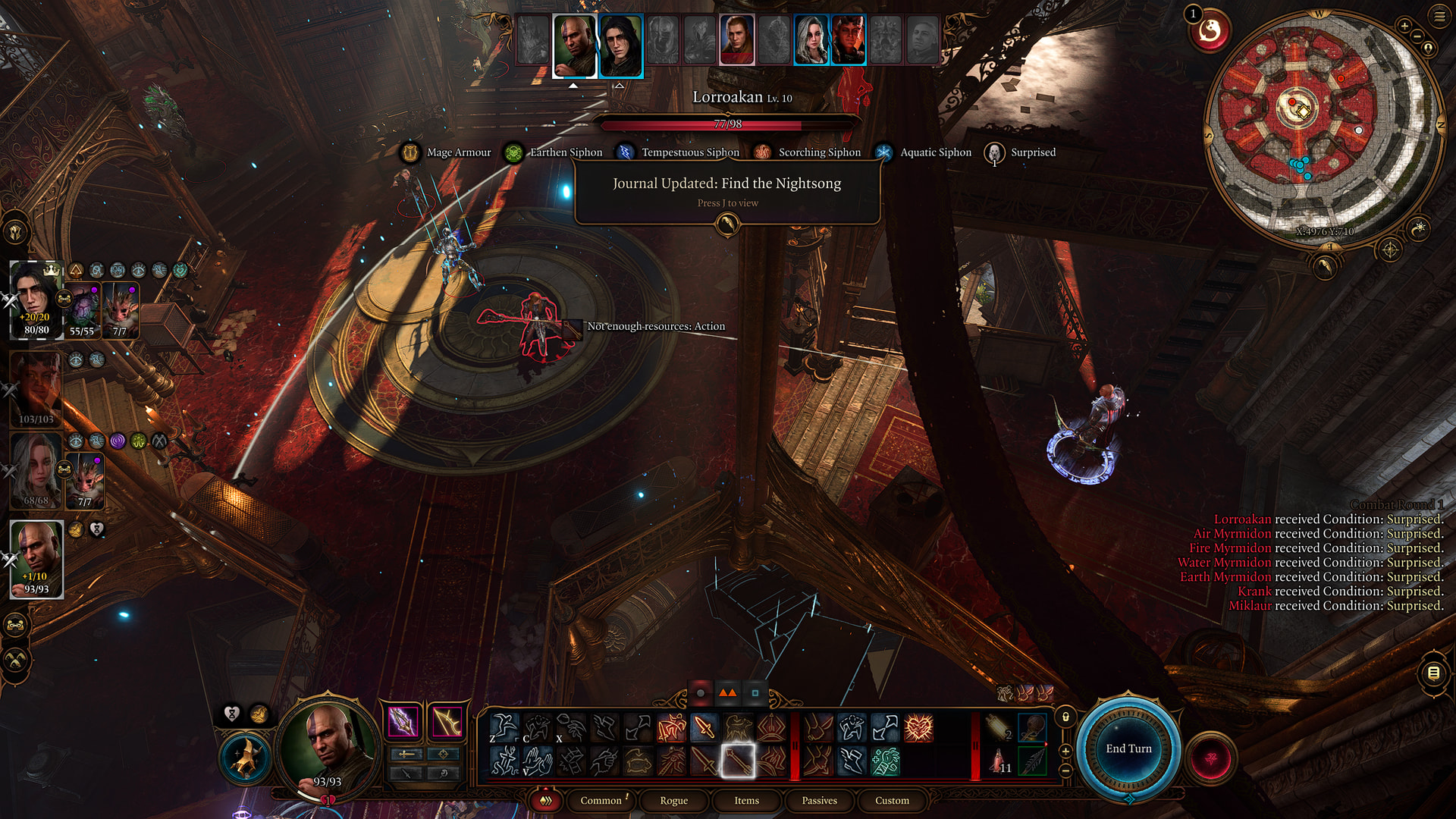Click the End Turn button
Screen dimensions: 1456x819
[1128, 748]
